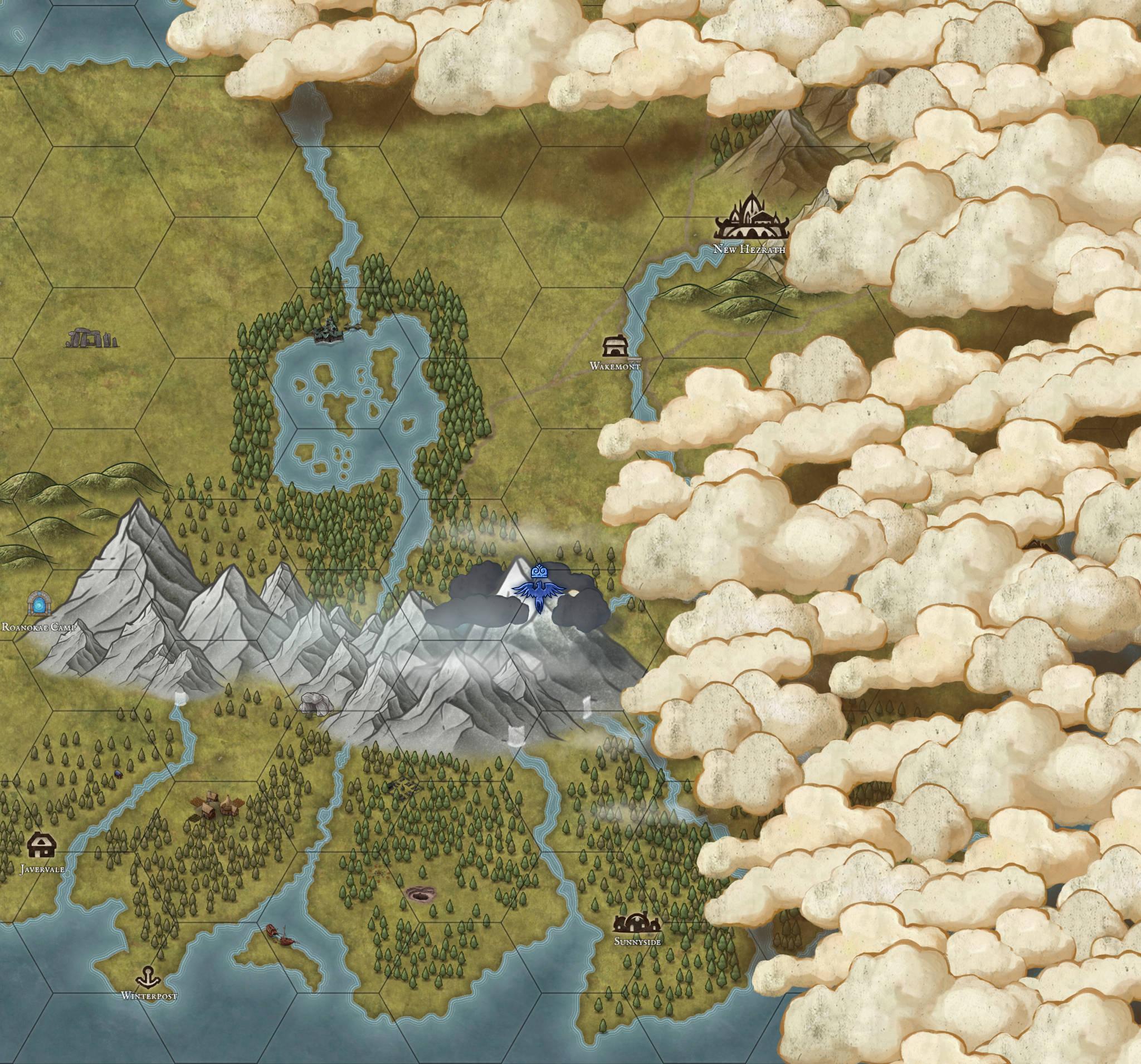This screenshot has height=1064, width=1141.
Task: Choose the Javervale house marker
Action: [x=41, y=844]
